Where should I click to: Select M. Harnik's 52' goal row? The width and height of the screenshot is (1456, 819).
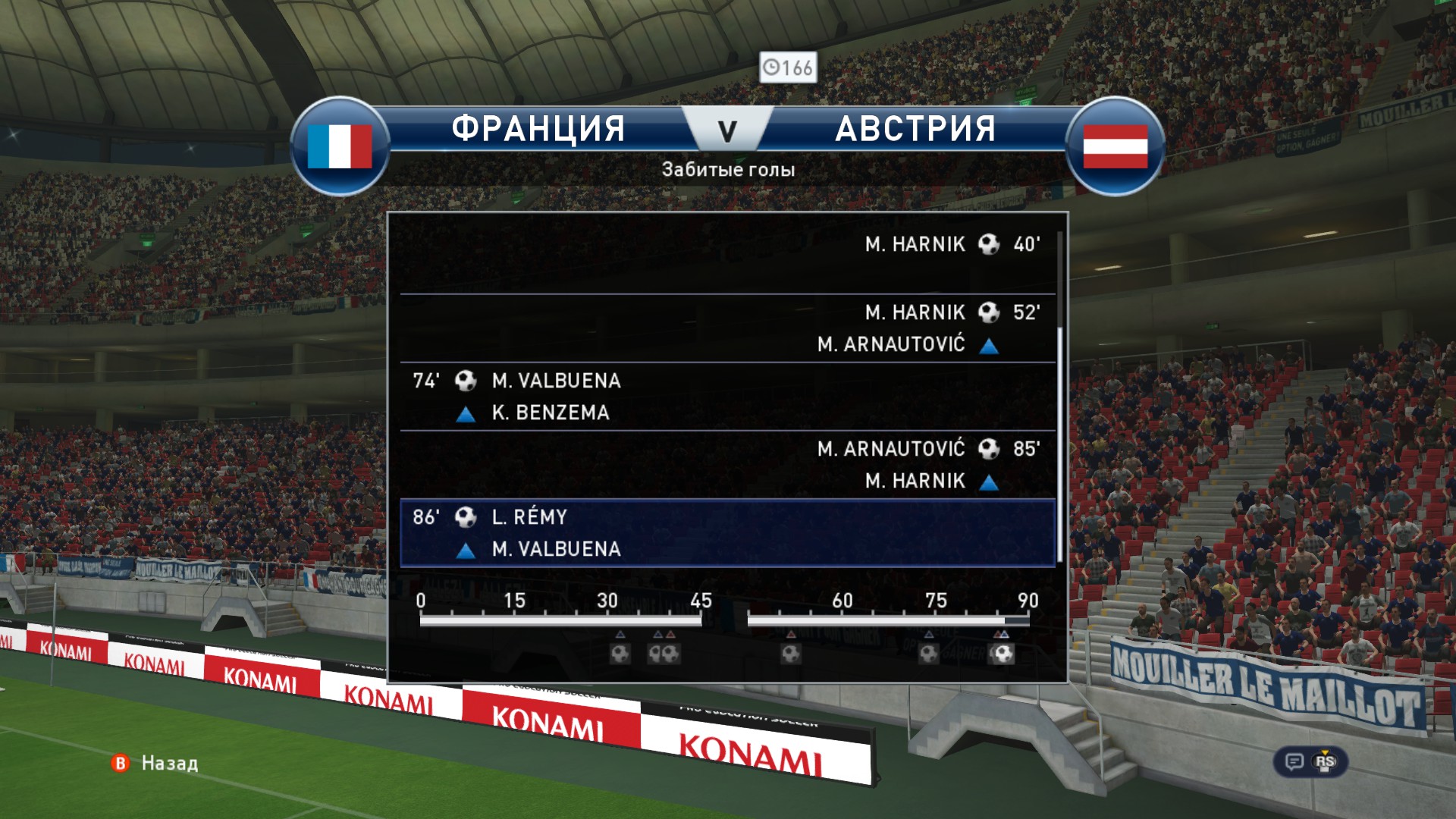point(728,328)
